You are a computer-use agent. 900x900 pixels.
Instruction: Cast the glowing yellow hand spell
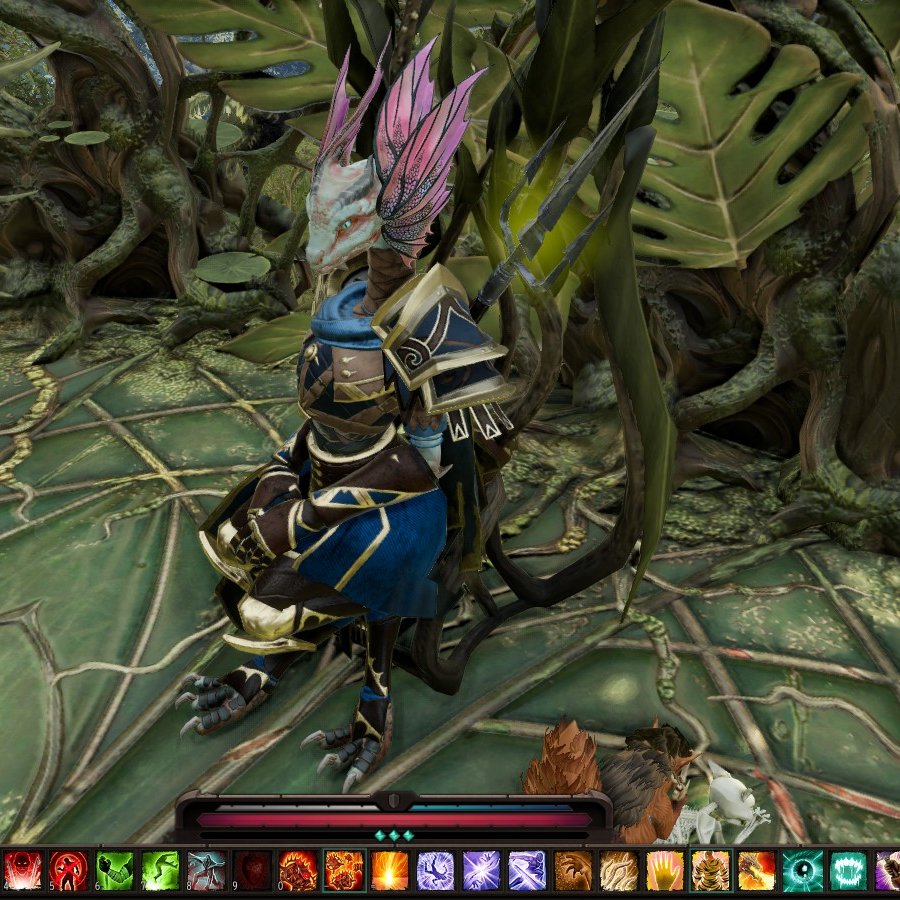click(x=665, y=871)
